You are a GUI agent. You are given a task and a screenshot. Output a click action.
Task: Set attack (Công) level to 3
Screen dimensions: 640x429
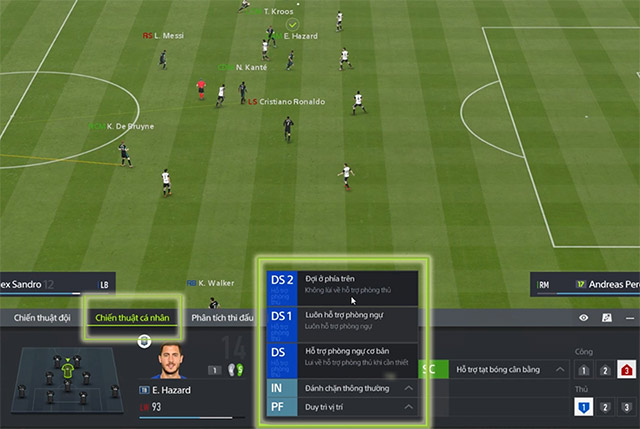[x=627, y=370]
